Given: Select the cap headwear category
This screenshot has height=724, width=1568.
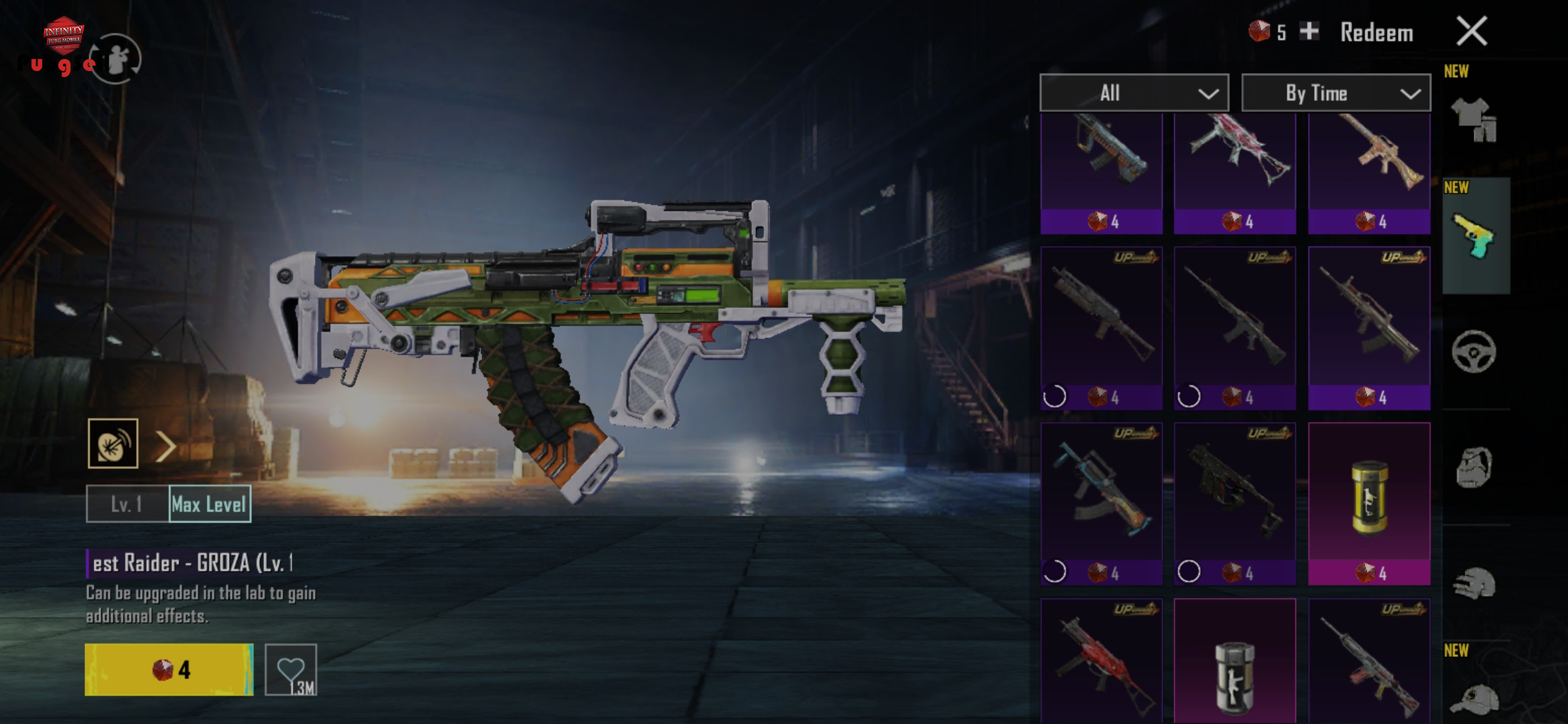Looking at the screenshot, I should coord(1474,697).
